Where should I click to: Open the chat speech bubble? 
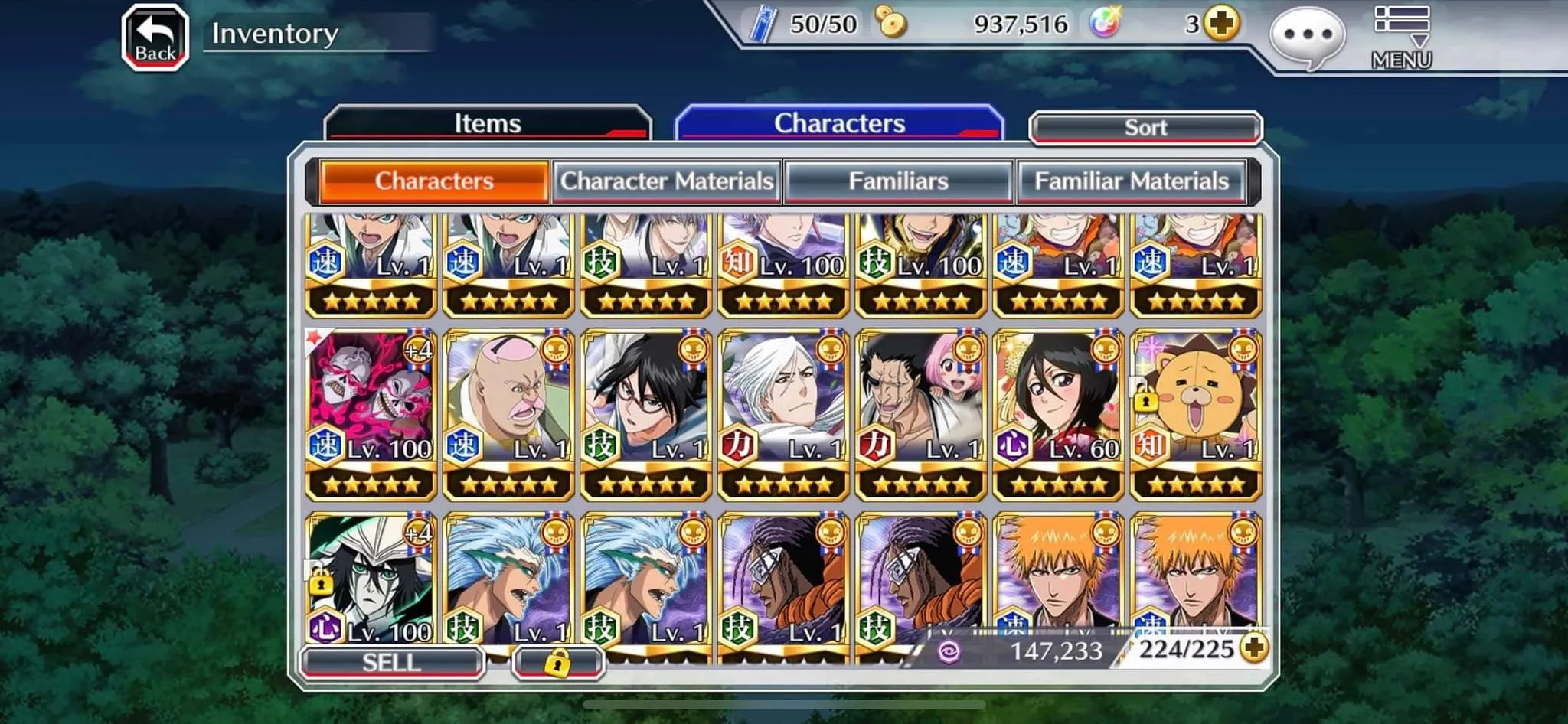coord(1307,36)
